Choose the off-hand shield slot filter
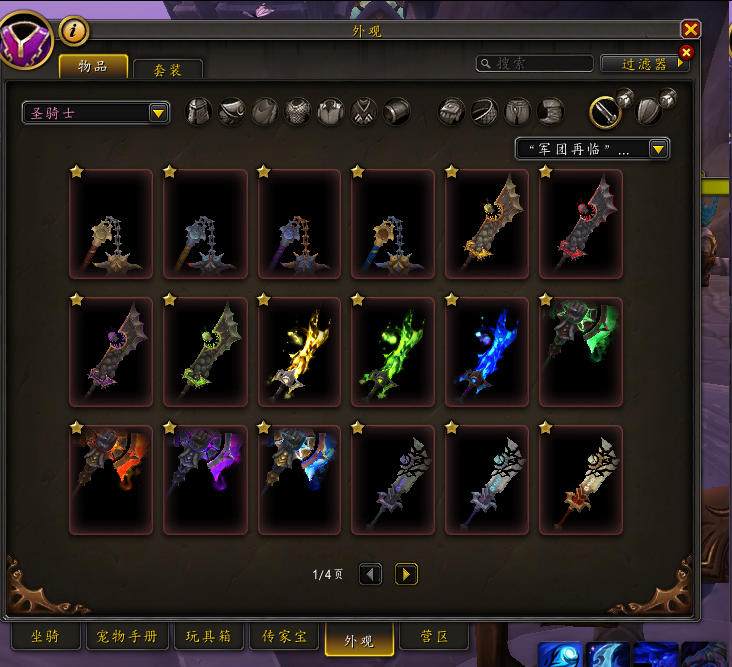This screenshot has width=732, height=667. pos(649,111)
